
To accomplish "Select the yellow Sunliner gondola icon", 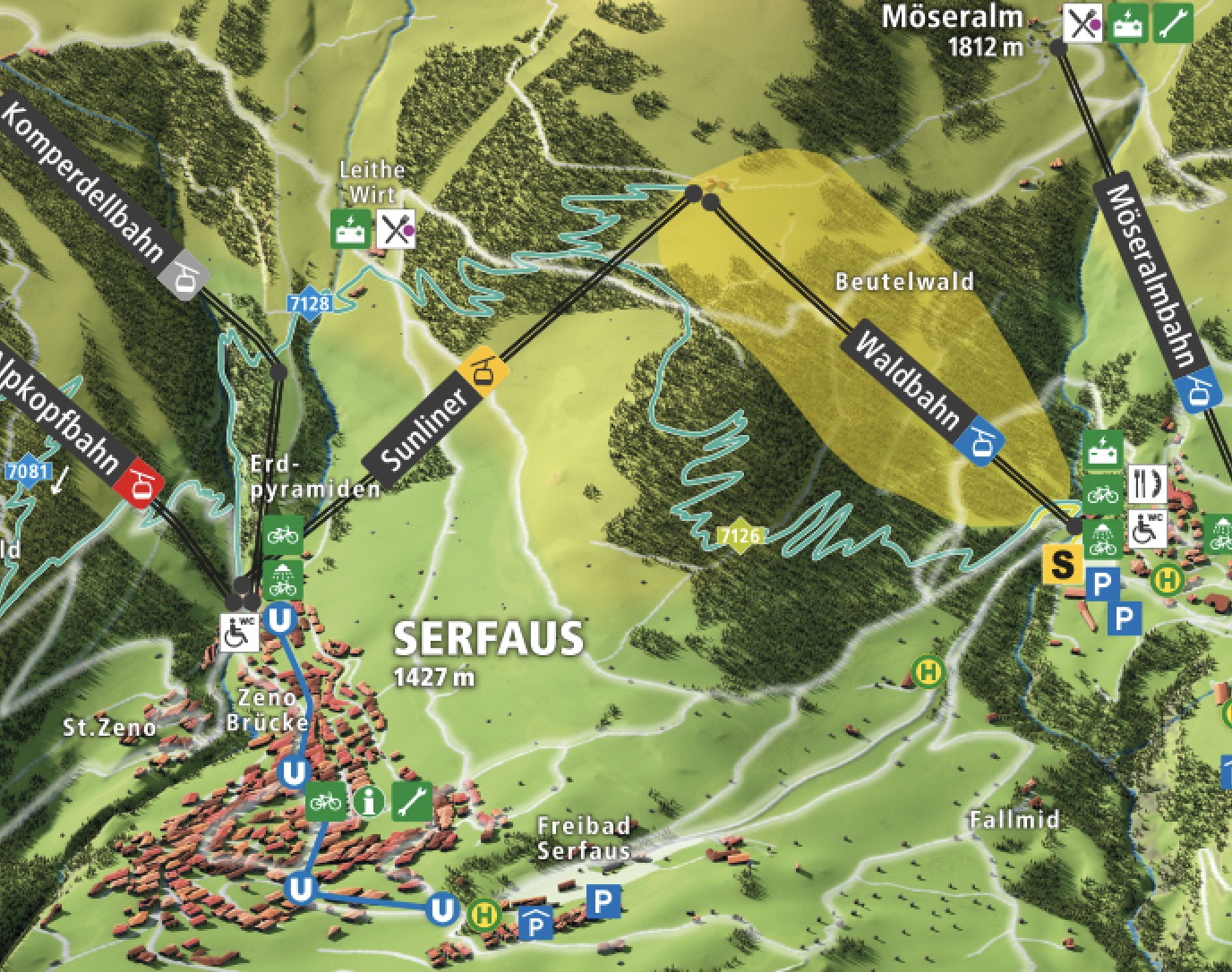I will [483, 371].
